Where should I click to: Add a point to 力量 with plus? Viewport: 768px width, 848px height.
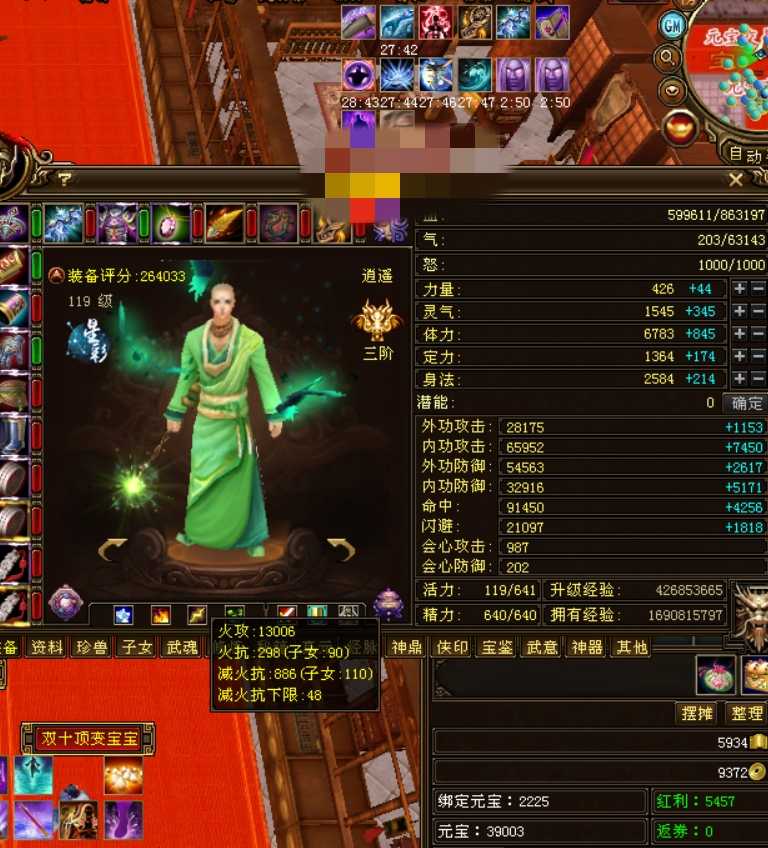[739, 289]
